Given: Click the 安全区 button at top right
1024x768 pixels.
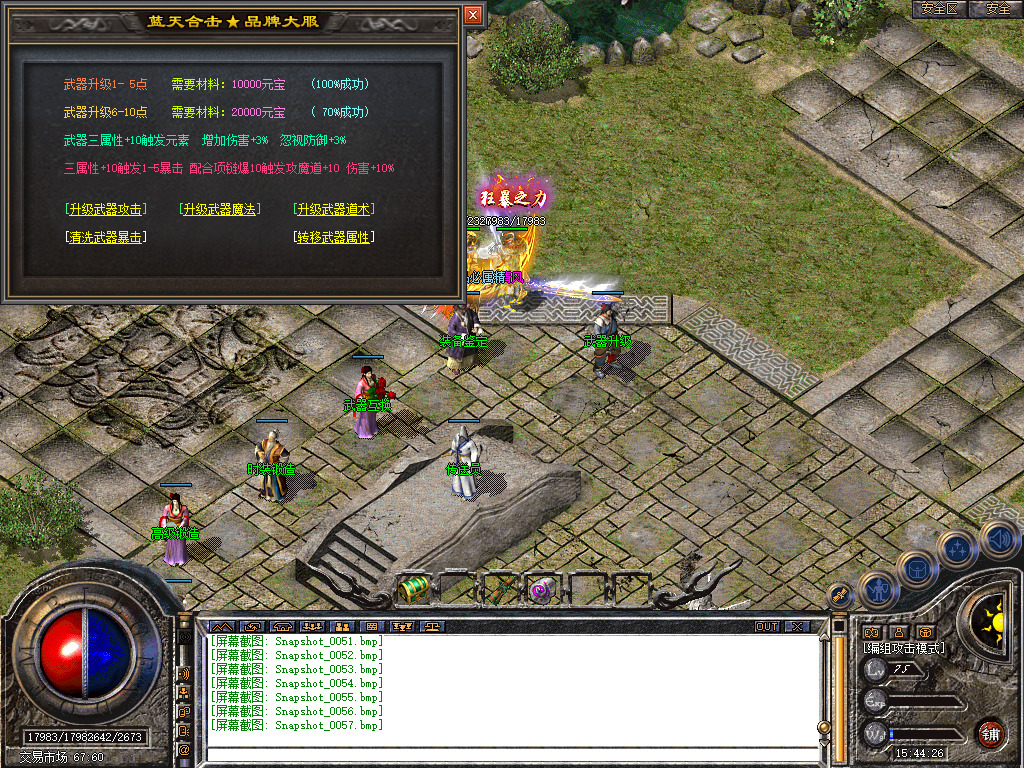Looking at the screenshot, I should coord(939,9).
